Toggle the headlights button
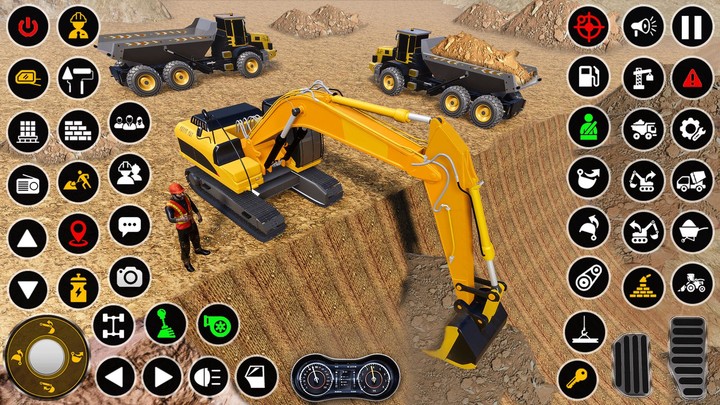This screenshot has width=720, height=405. pyautogui.click(x=209, y=376)
